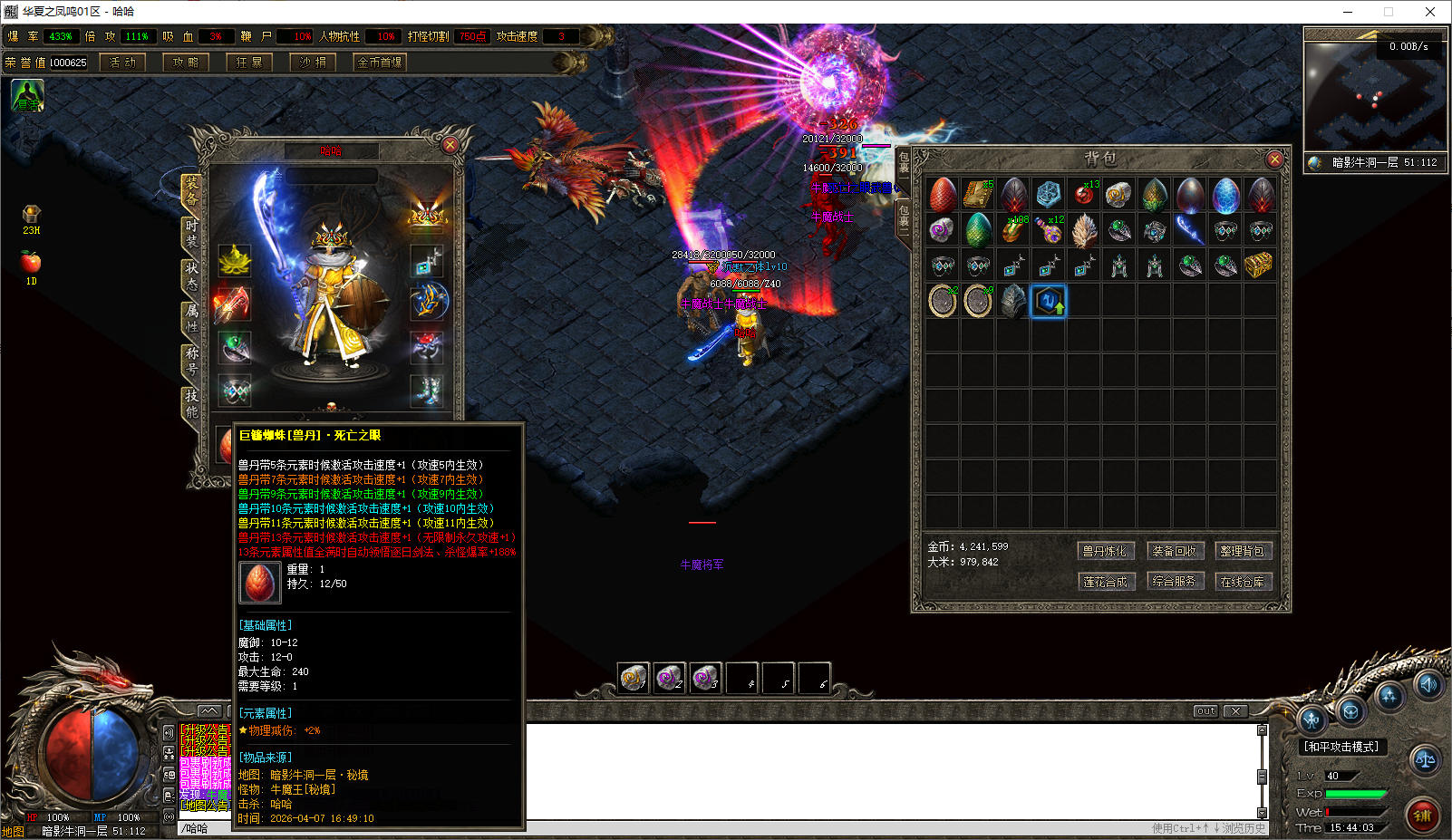
Task: Toggle the sound speaker icon
Action: coord(1428,685)
